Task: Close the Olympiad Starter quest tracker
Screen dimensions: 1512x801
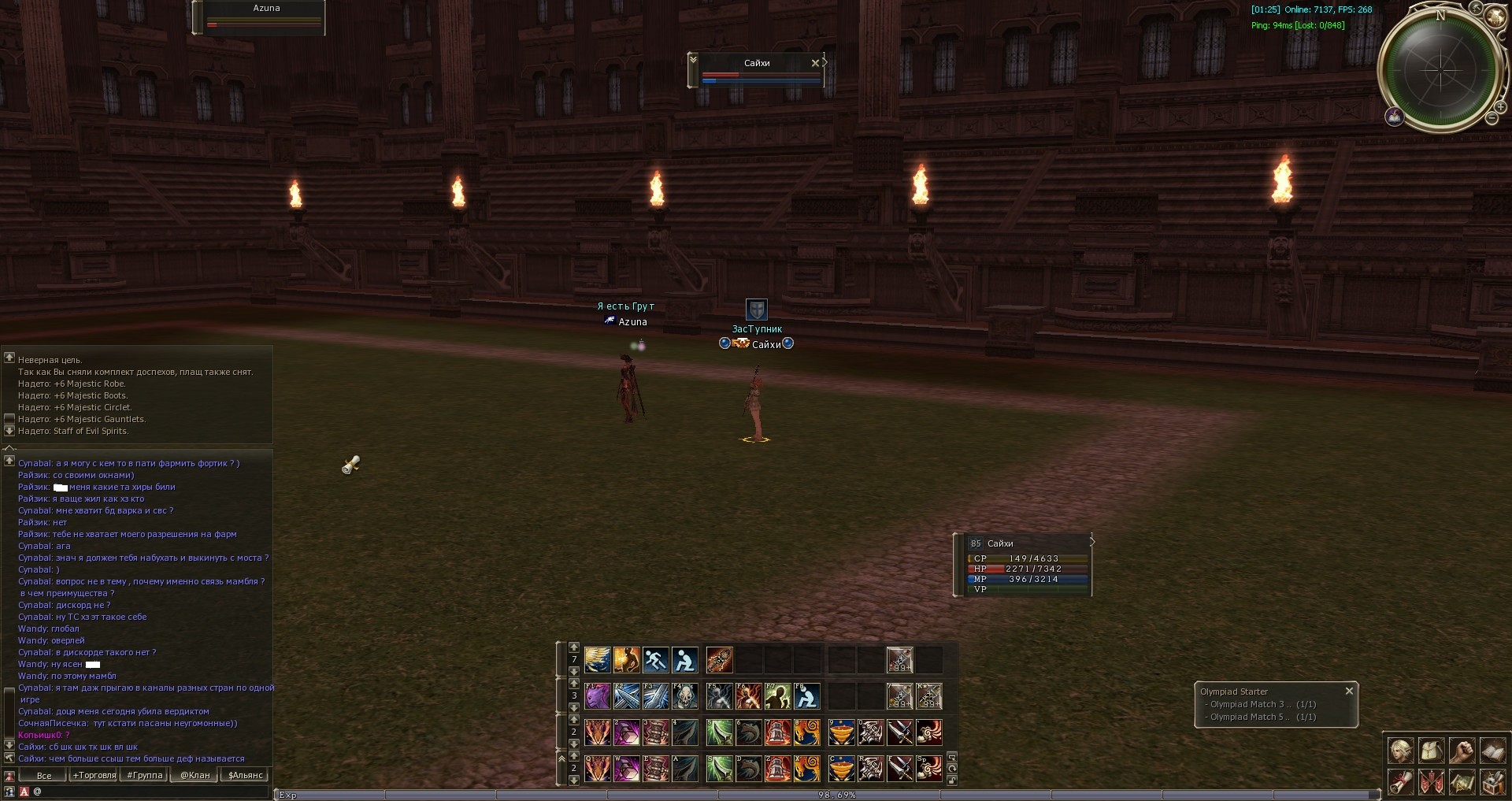Action: tap(1349, 691)
